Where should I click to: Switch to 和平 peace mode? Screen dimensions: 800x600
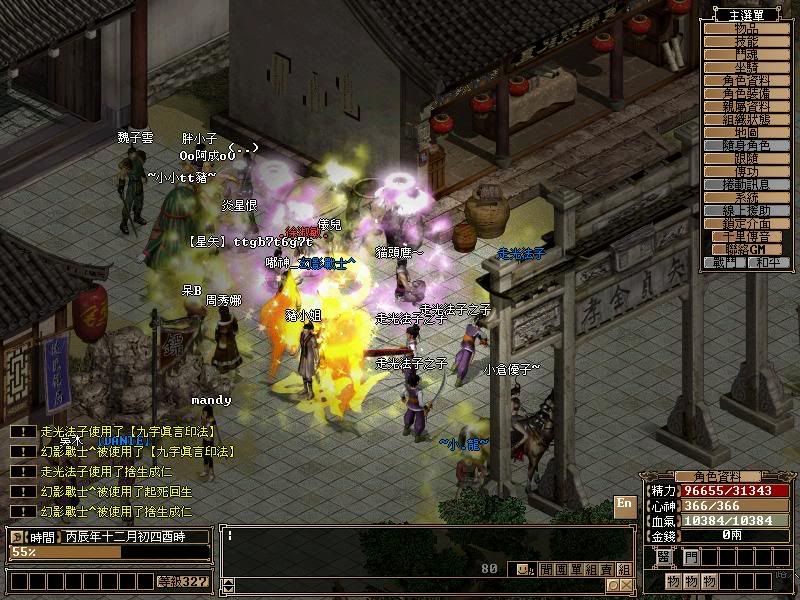(767, 263)
